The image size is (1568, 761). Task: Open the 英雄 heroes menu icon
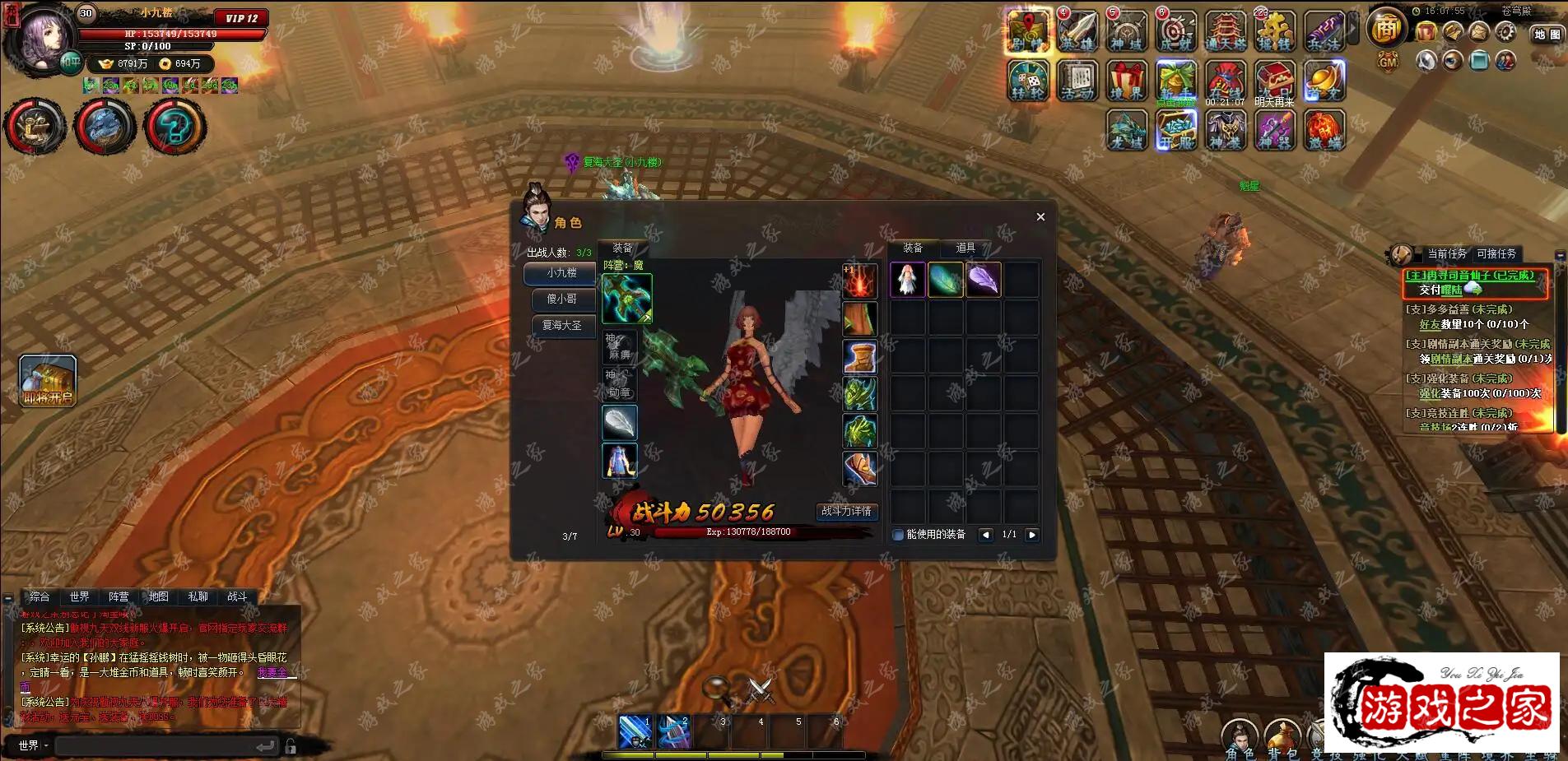(x=1077, y=32)
